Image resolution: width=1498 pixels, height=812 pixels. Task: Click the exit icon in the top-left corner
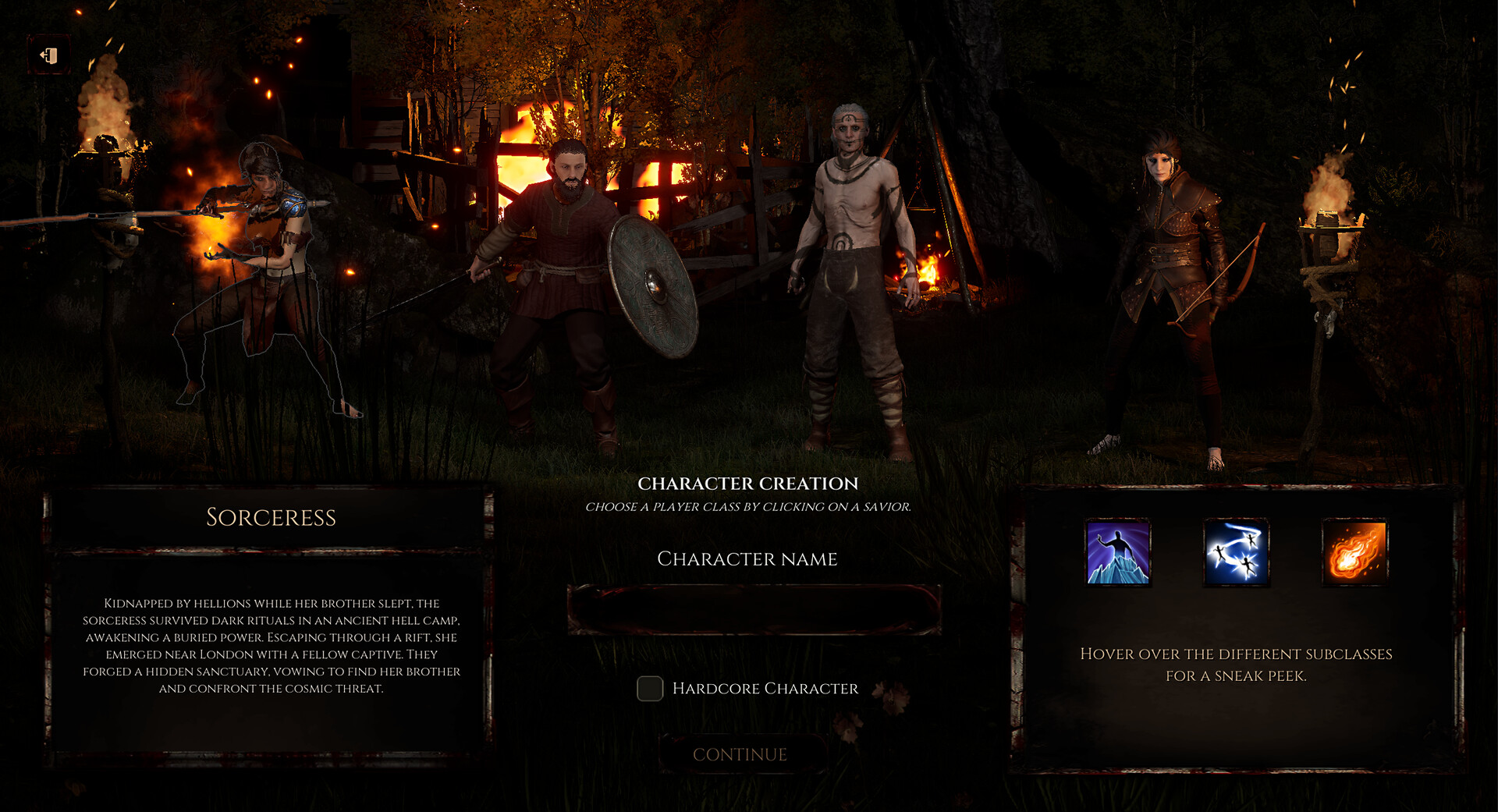49,56
